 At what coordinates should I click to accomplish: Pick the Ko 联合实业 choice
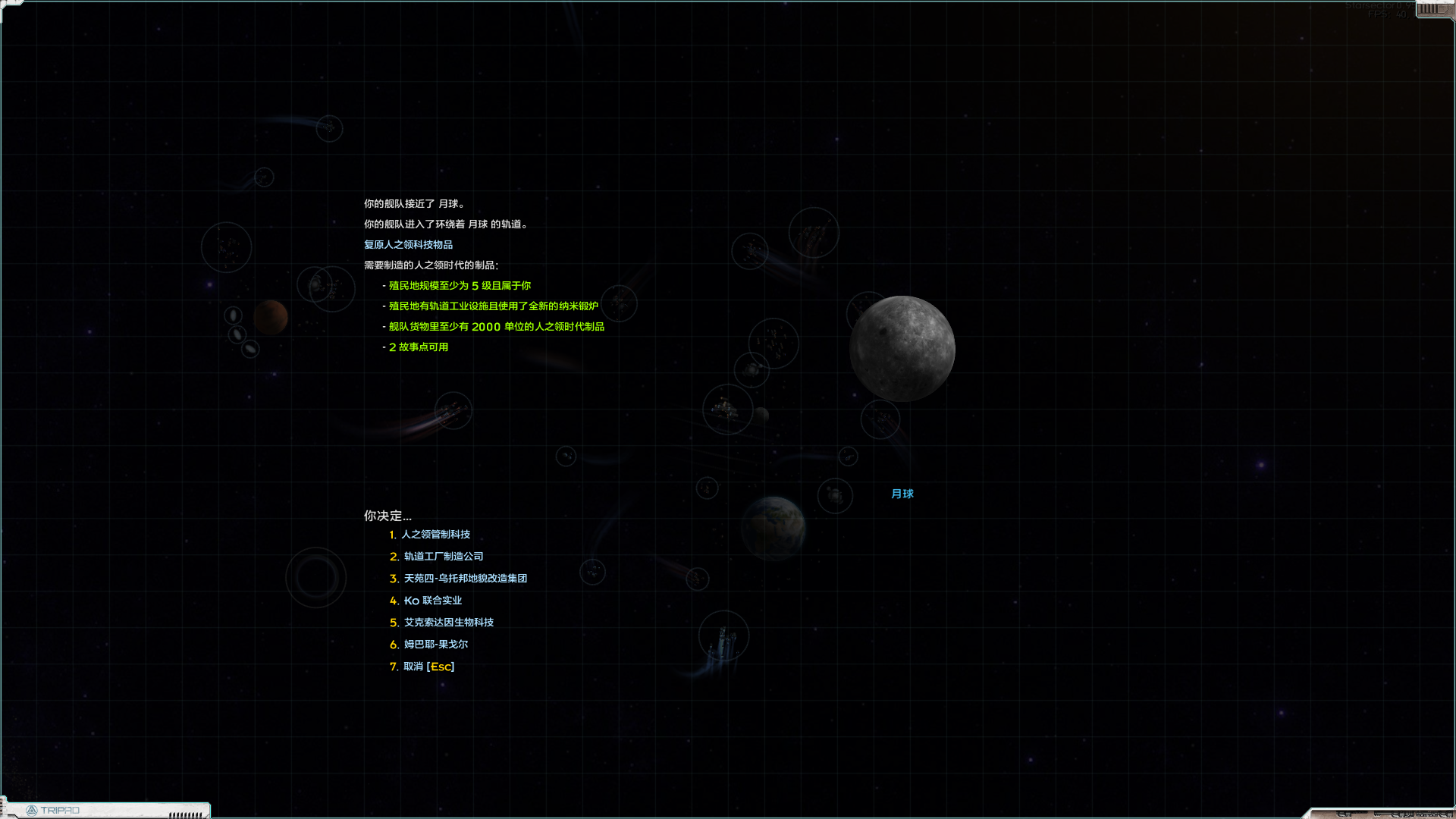[433, 600]
